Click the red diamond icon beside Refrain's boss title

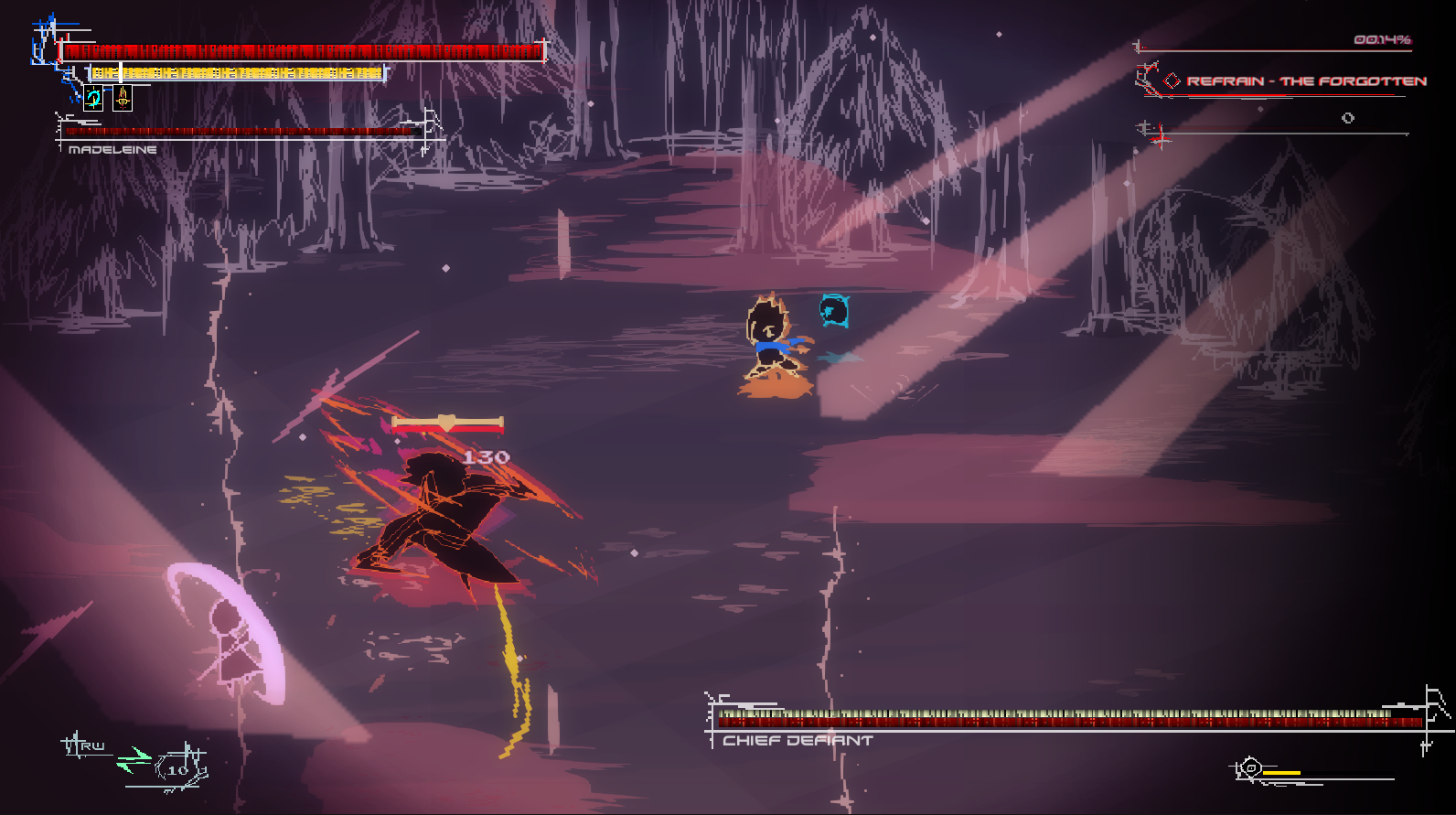point(1171,80)
